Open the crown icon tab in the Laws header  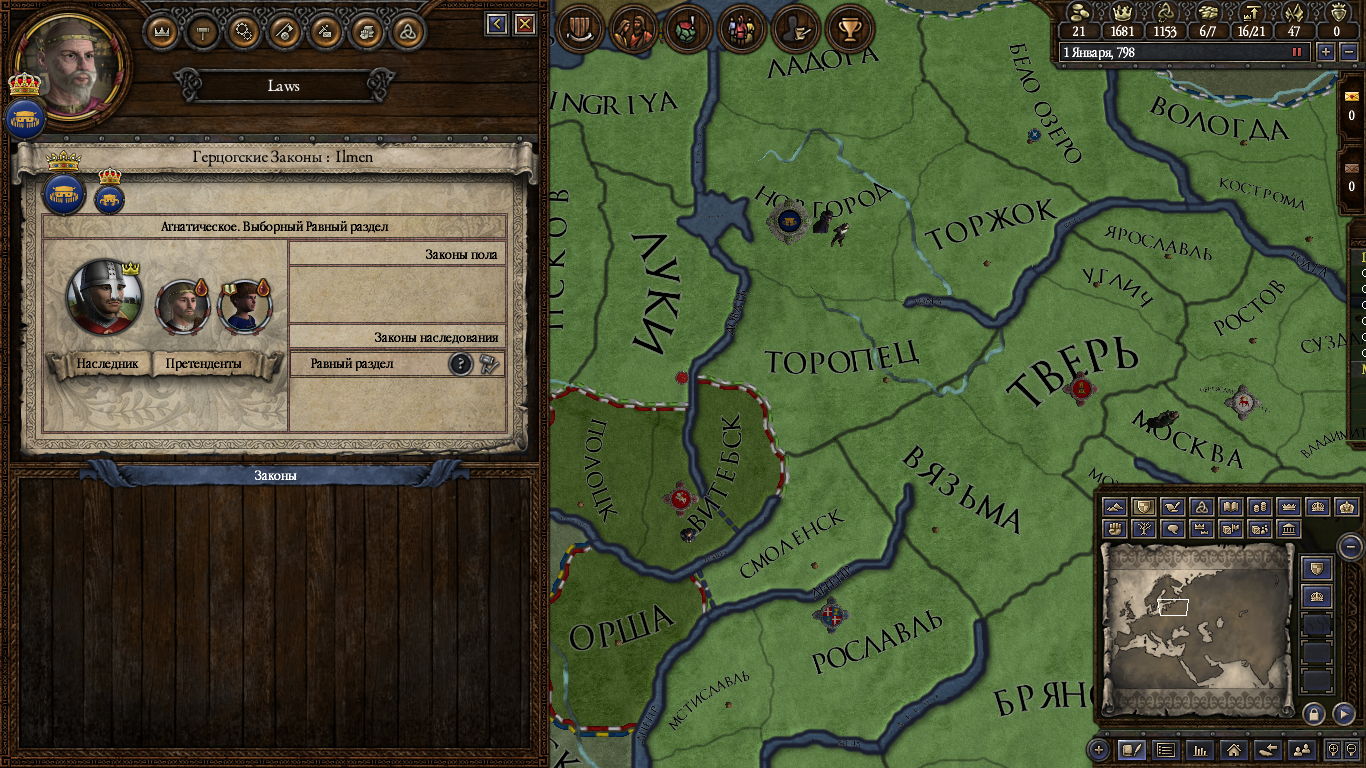pyautogui.click(x=161, y=31)
